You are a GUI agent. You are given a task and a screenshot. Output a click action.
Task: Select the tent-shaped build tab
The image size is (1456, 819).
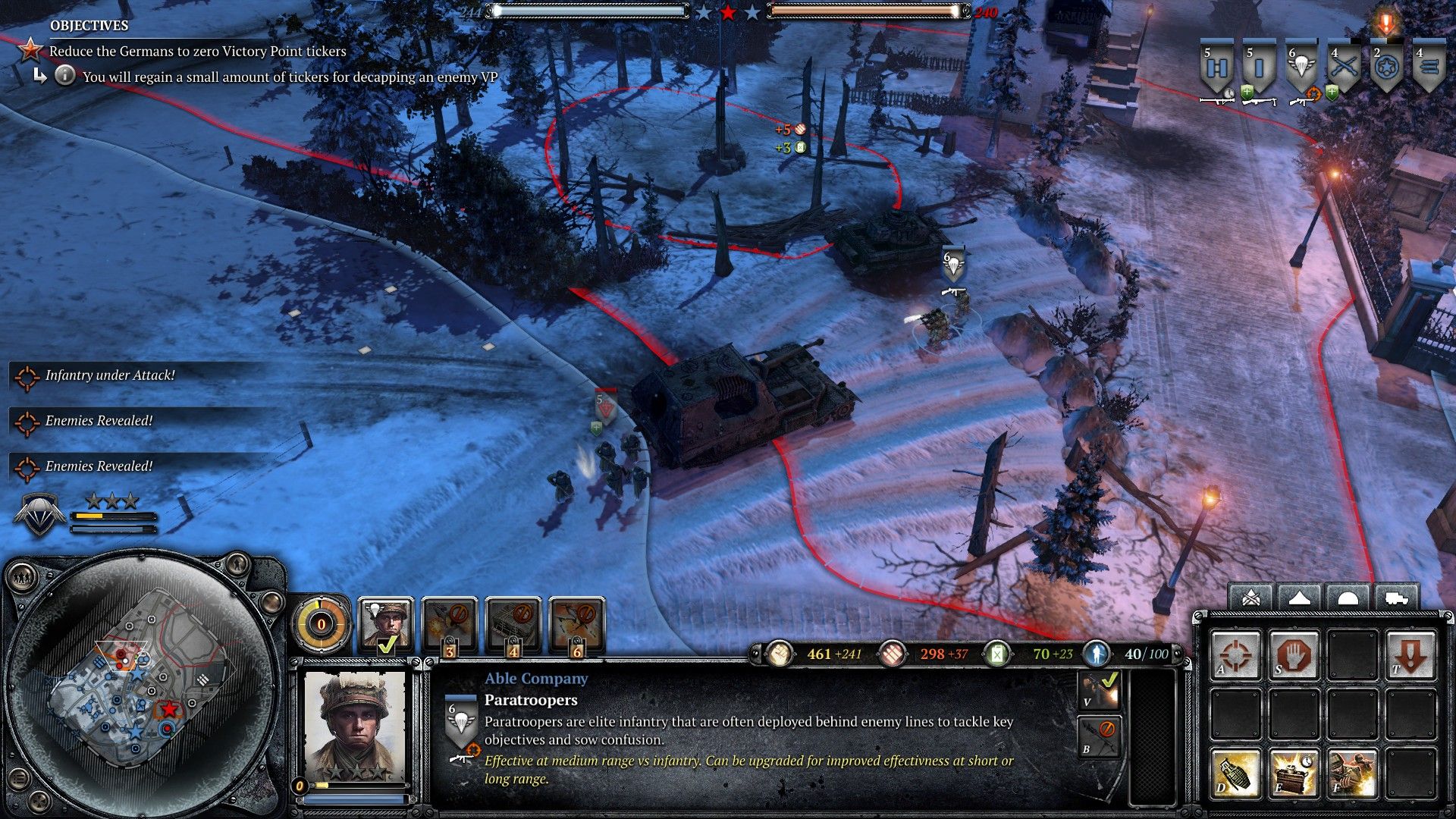(1299, 598)
